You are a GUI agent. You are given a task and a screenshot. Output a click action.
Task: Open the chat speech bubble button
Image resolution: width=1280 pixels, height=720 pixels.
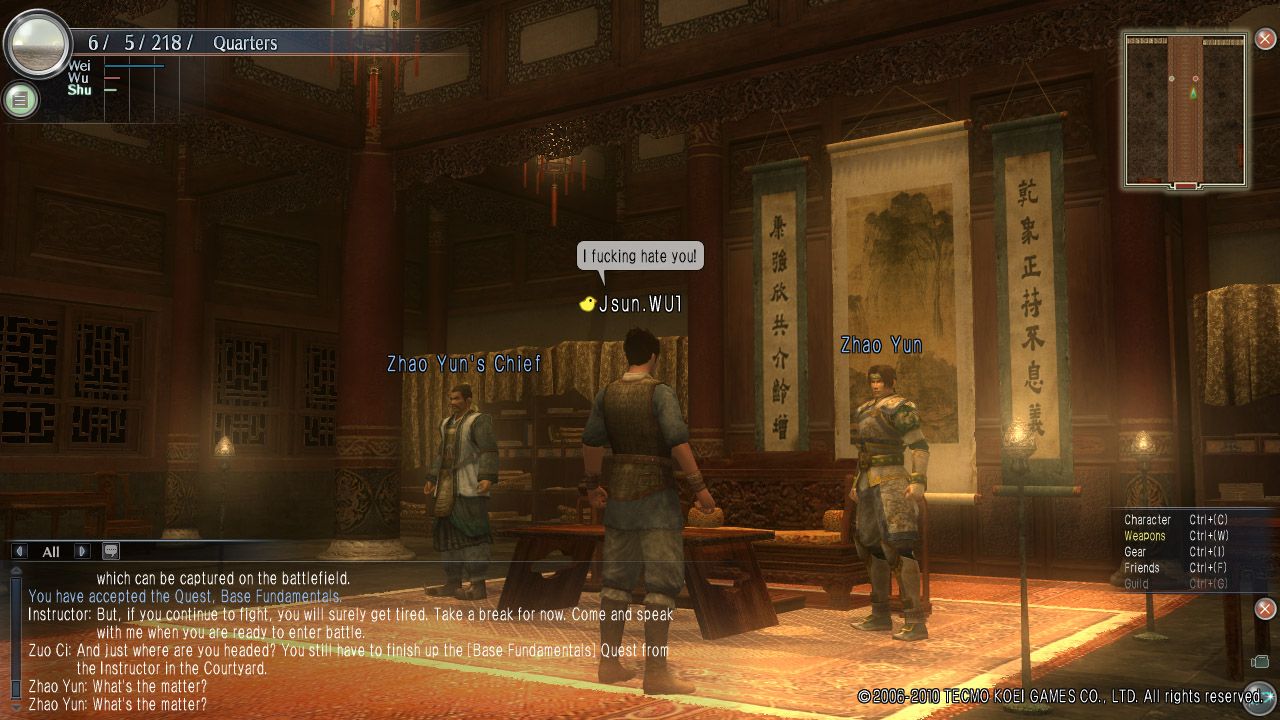110,551
